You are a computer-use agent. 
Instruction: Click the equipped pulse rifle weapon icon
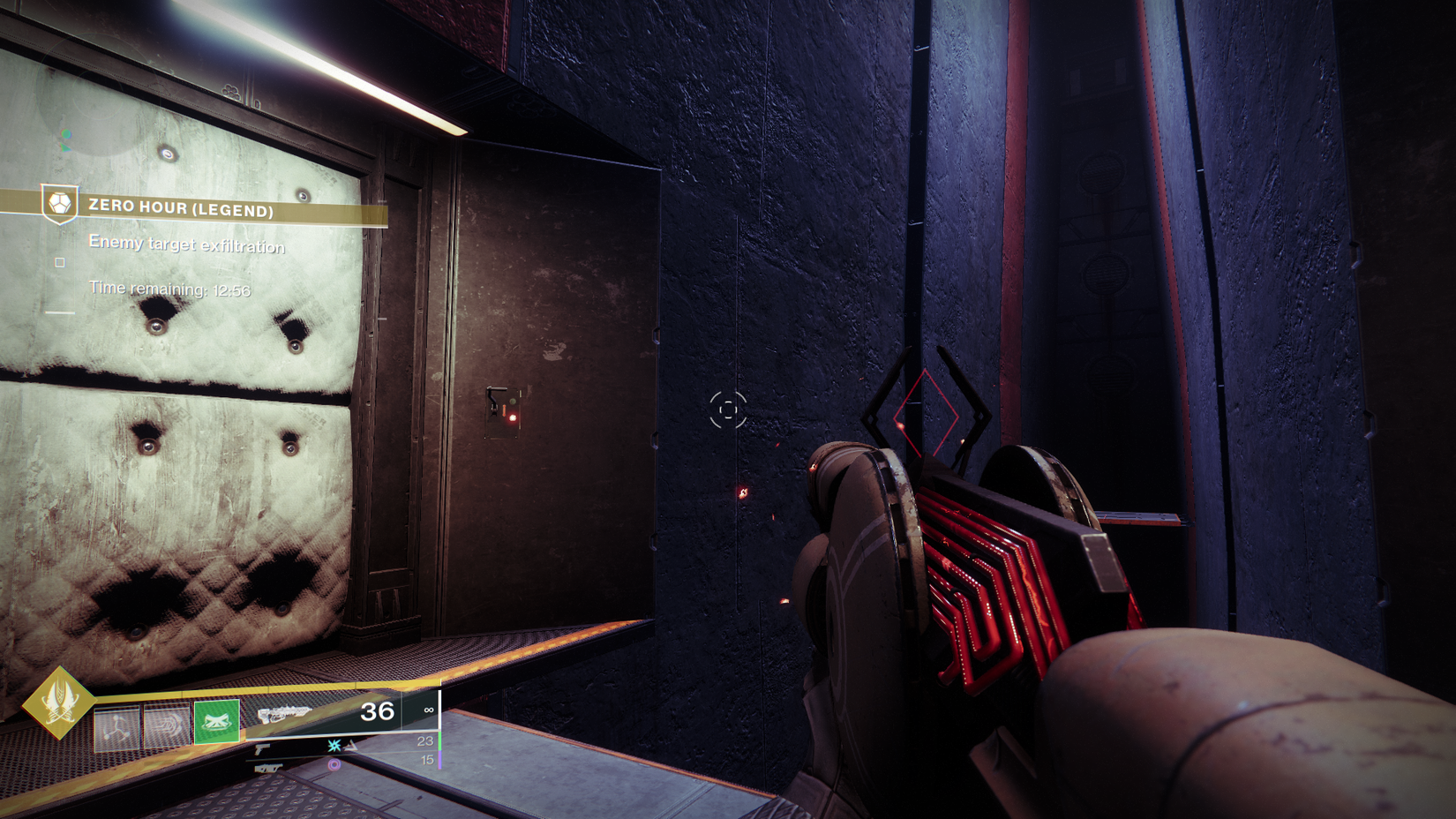tap(284, 714)
